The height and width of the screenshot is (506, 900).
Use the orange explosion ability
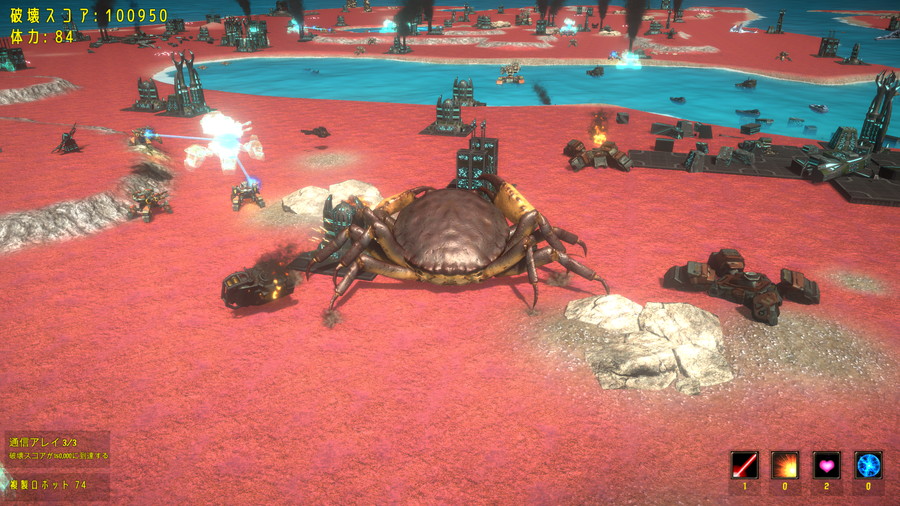(x=785, y=465)
